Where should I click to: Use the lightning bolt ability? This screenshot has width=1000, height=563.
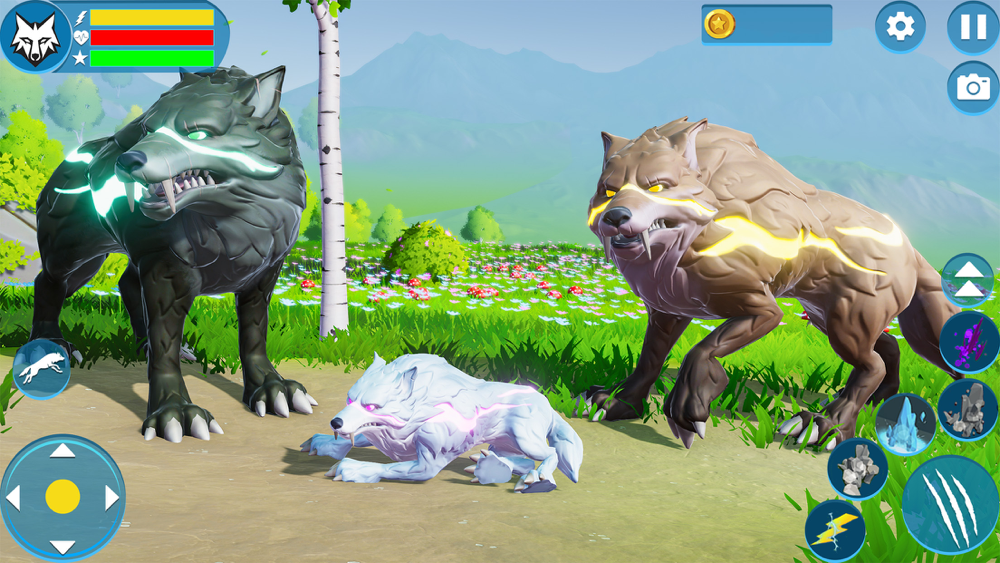click(835, 530)
